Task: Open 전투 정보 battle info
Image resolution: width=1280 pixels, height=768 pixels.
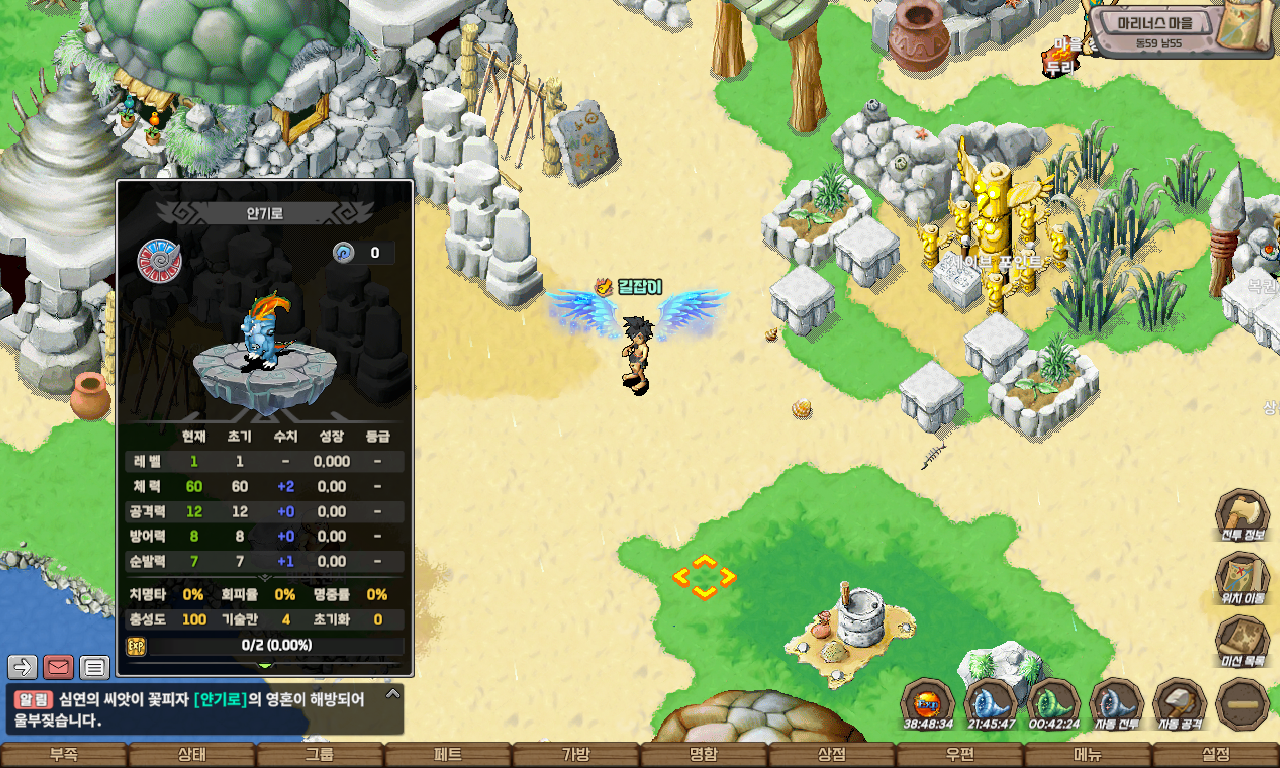Action: 1243,516
